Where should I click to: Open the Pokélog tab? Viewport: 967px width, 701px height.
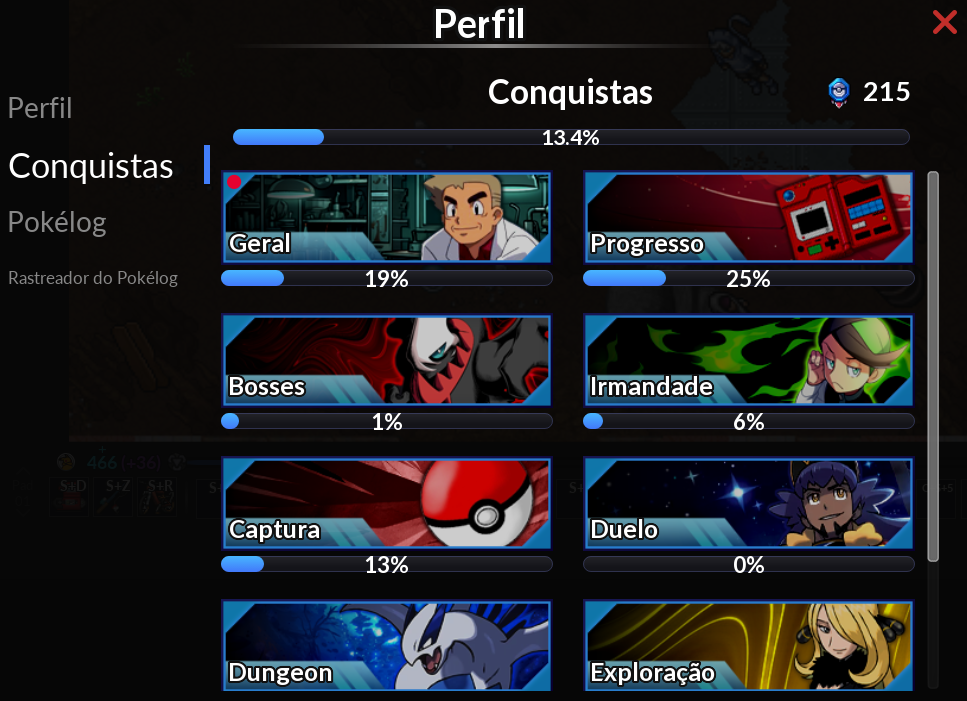tap(57, 222)
